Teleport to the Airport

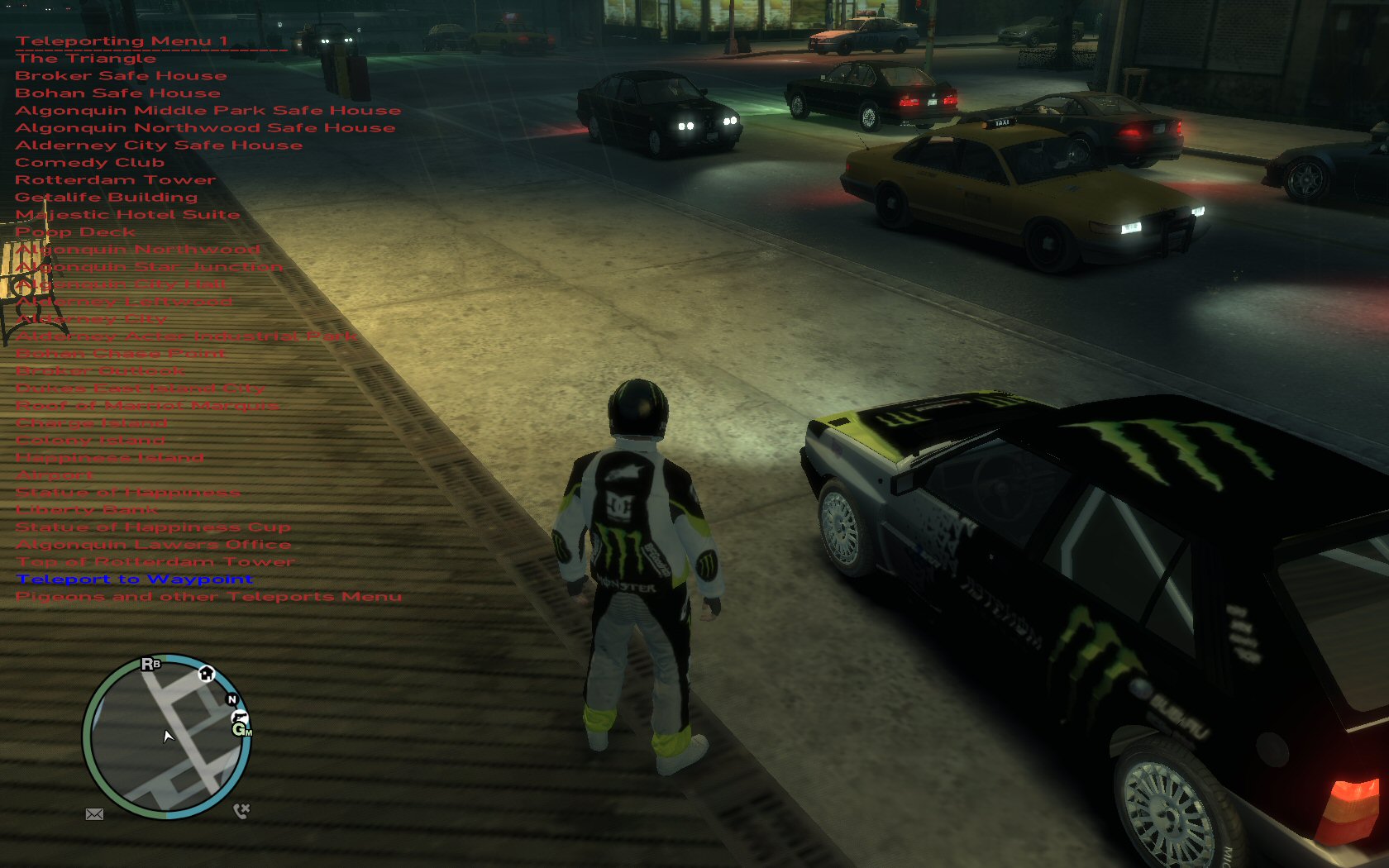tap(55, 475)
